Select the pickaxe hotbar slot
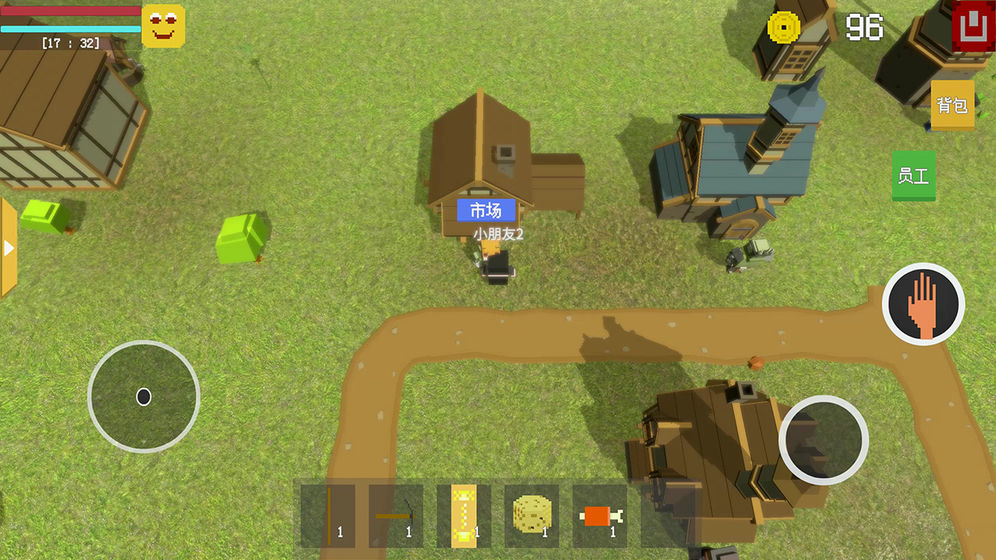This screenshot has height=560, width=996. [x=396, y=515]
